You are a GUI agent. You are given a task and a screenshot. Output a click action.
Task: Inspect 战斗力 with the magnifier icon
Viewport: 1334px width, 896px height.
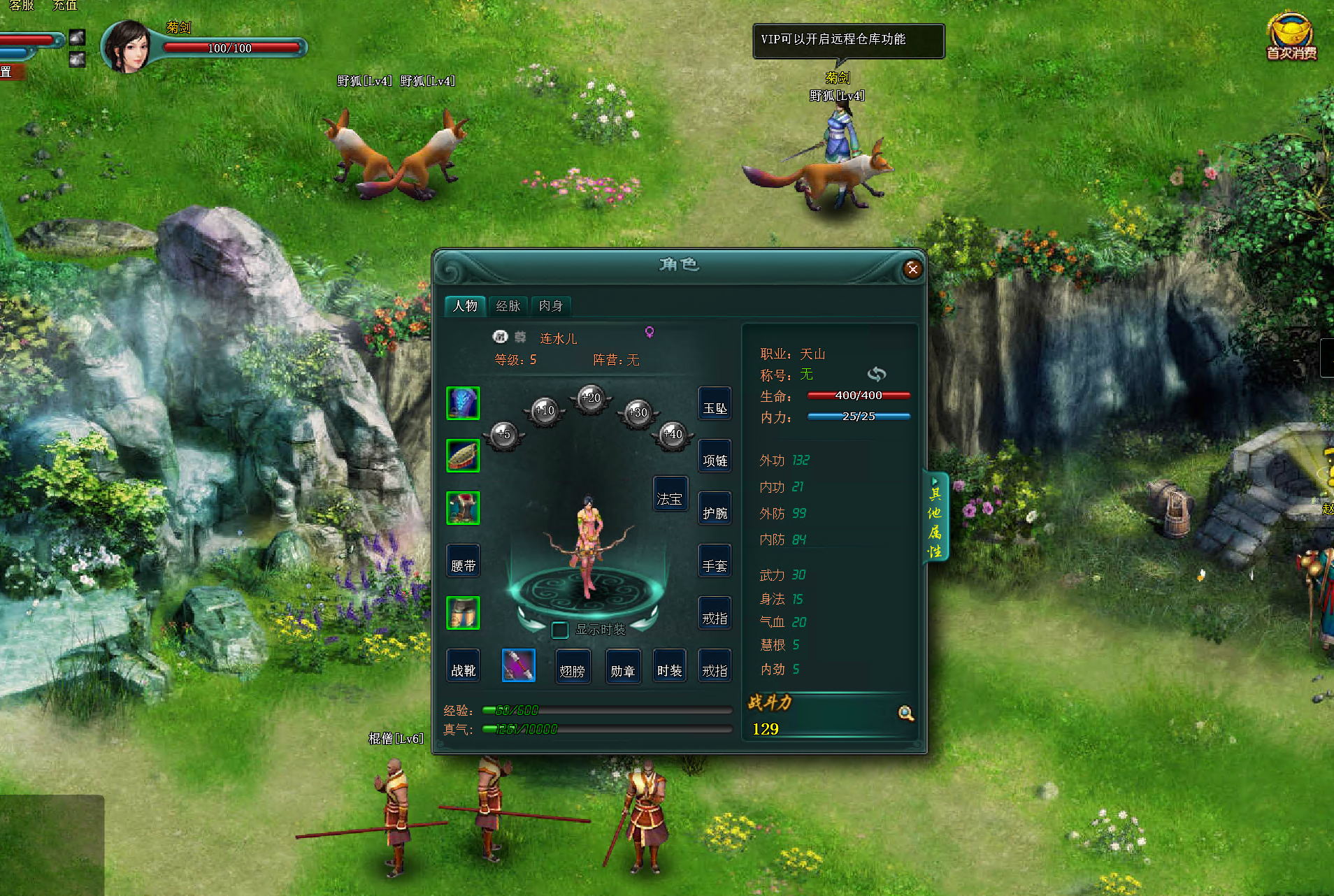(906, 714)
